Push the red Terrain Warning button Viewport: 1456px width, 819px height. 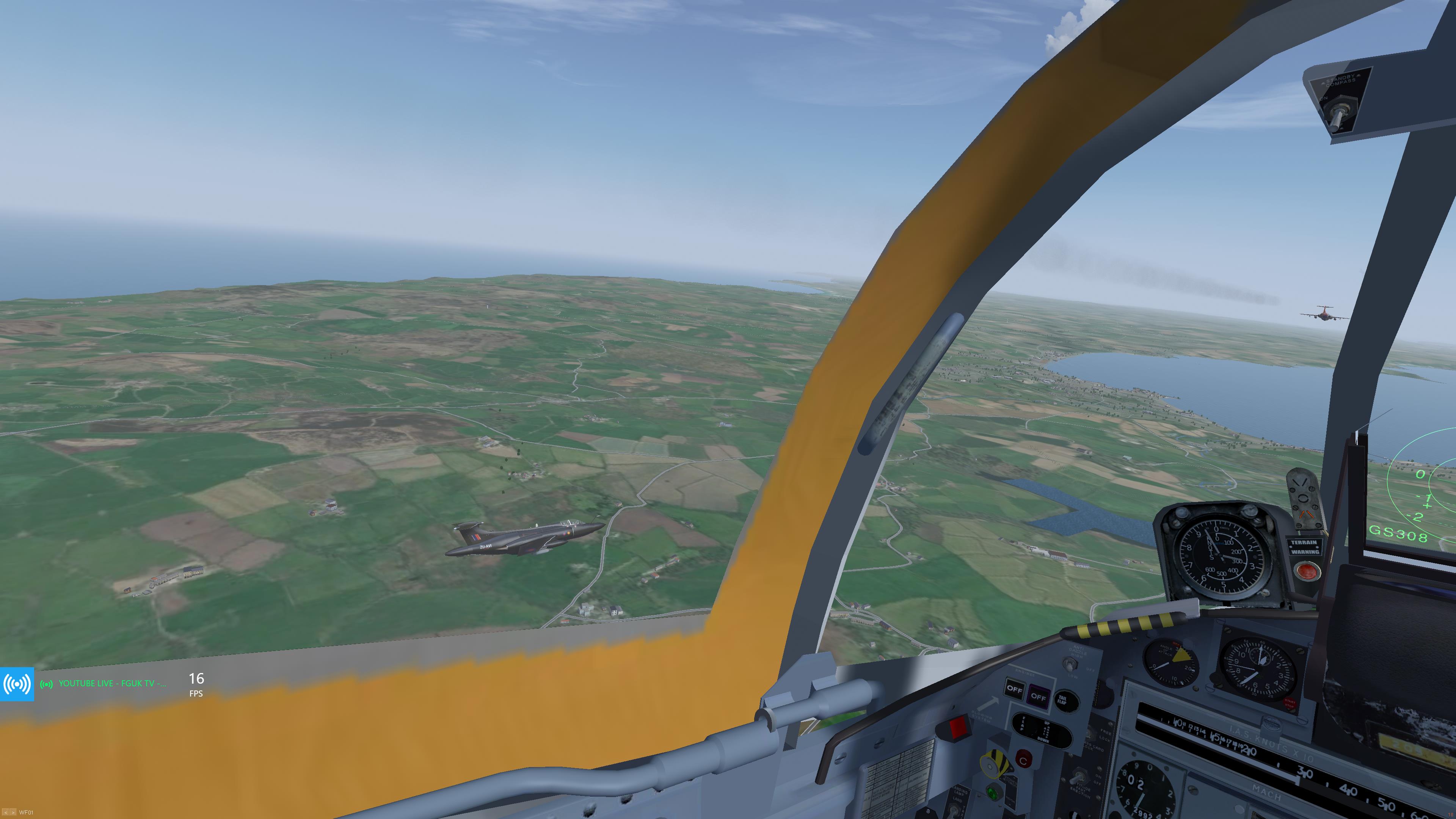pos(1305,571)
